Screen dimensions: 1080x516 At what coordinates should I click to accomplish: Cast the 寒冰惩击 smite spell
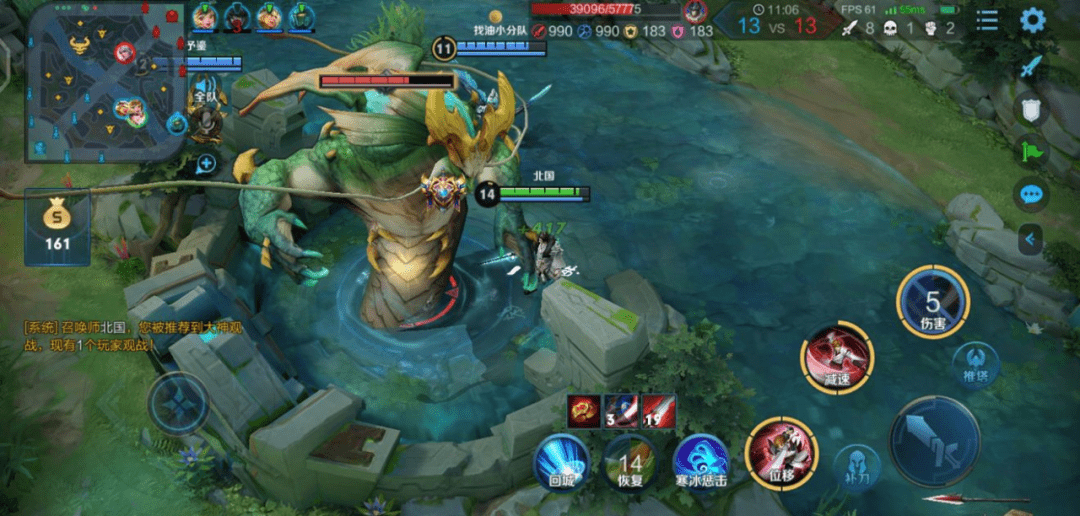click(701, 461)
